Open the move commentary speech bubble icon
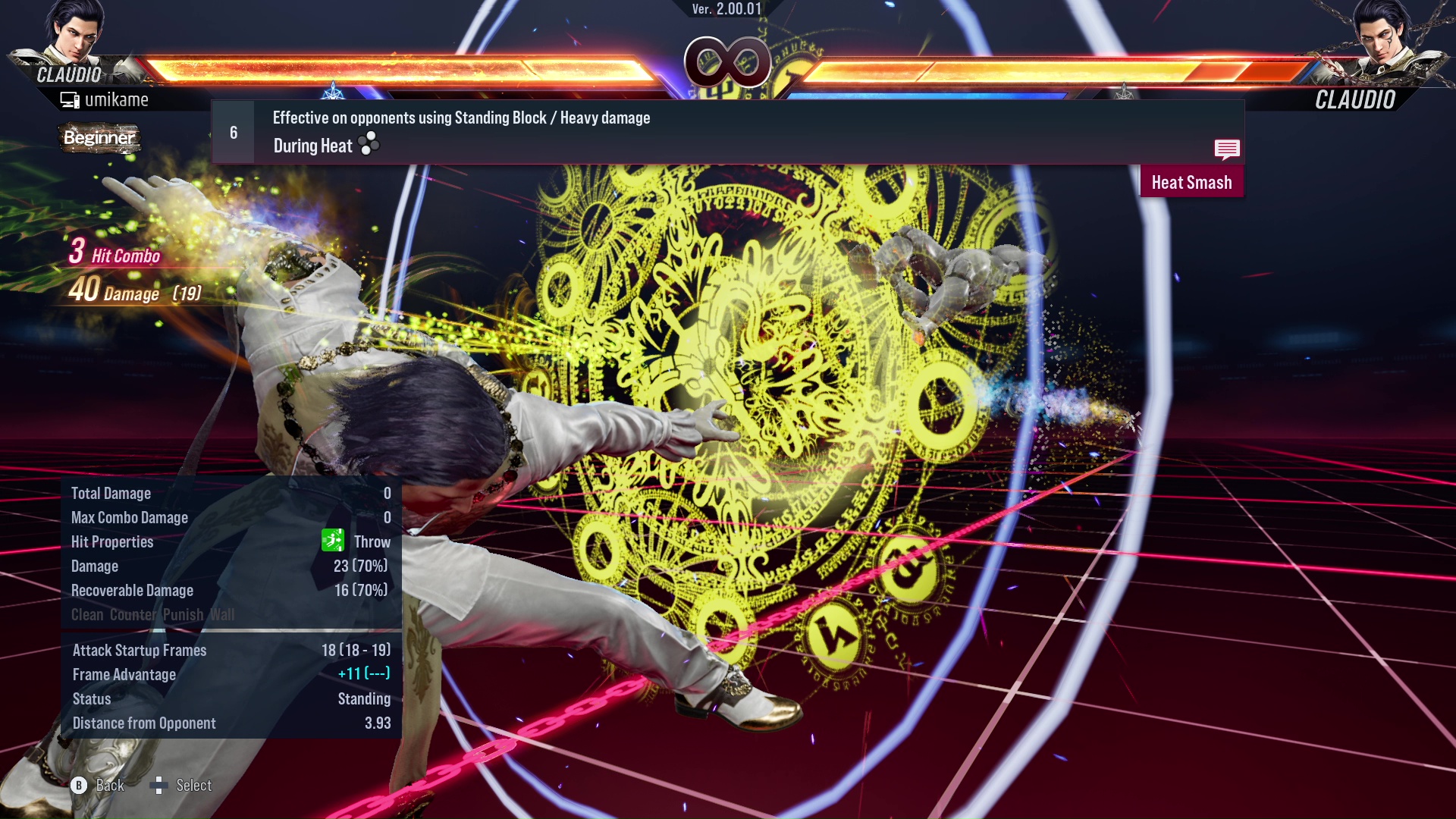This screenshot has height=819, width=1456. point(1227,149)
